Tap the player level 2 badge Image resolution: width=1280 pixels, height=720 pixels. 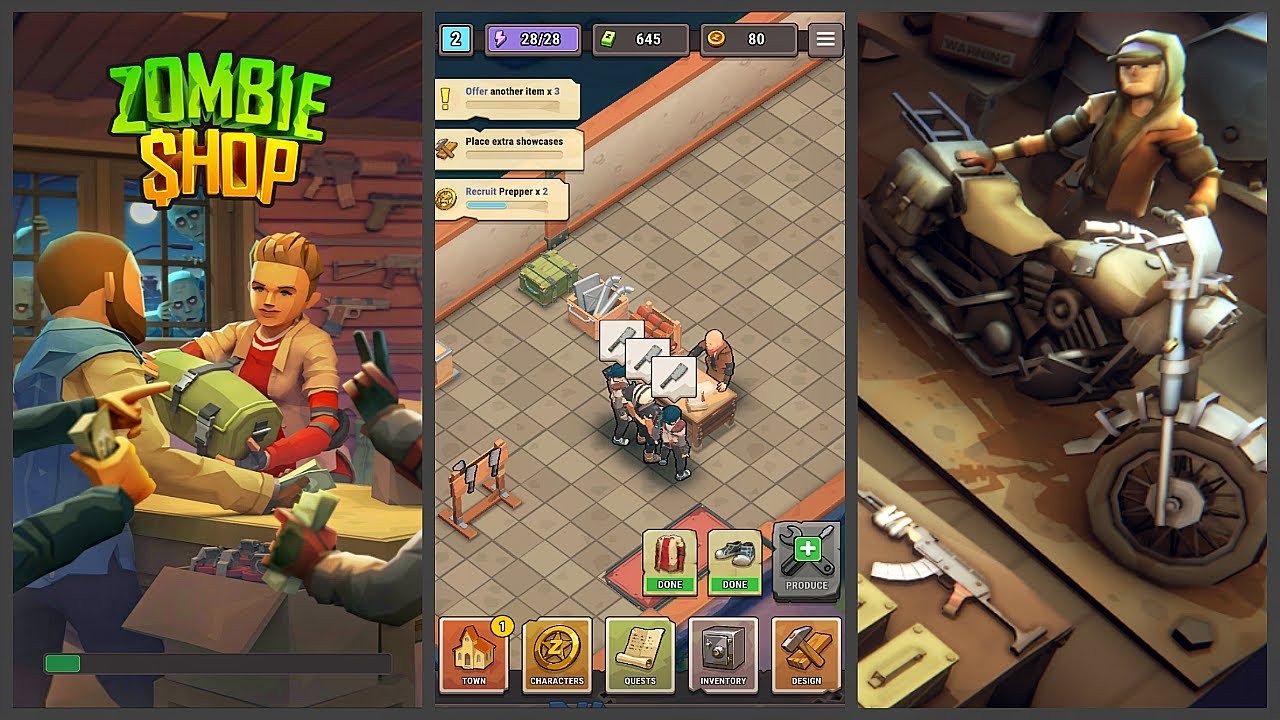[456, 39]
